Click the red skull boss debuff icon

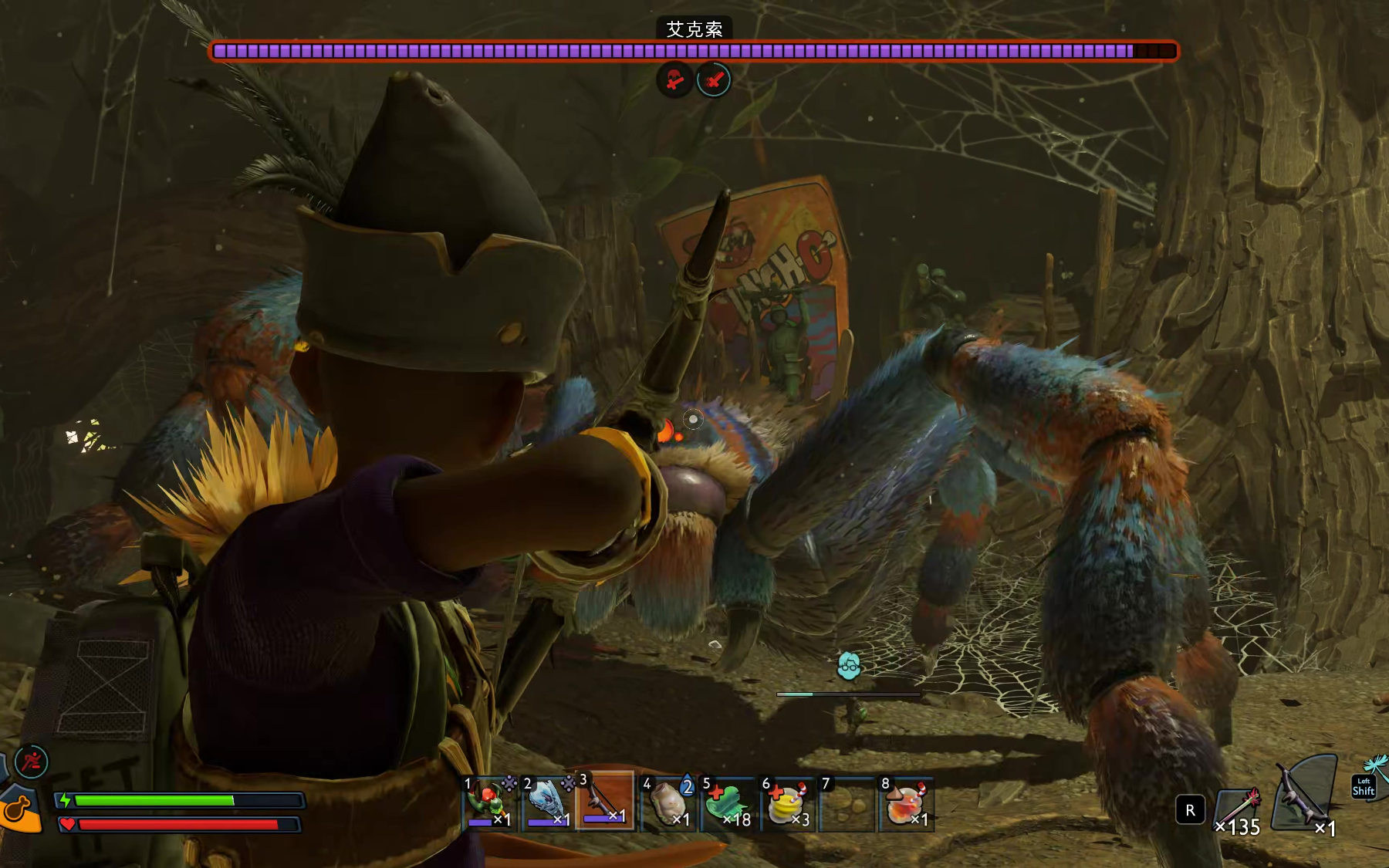674,79
